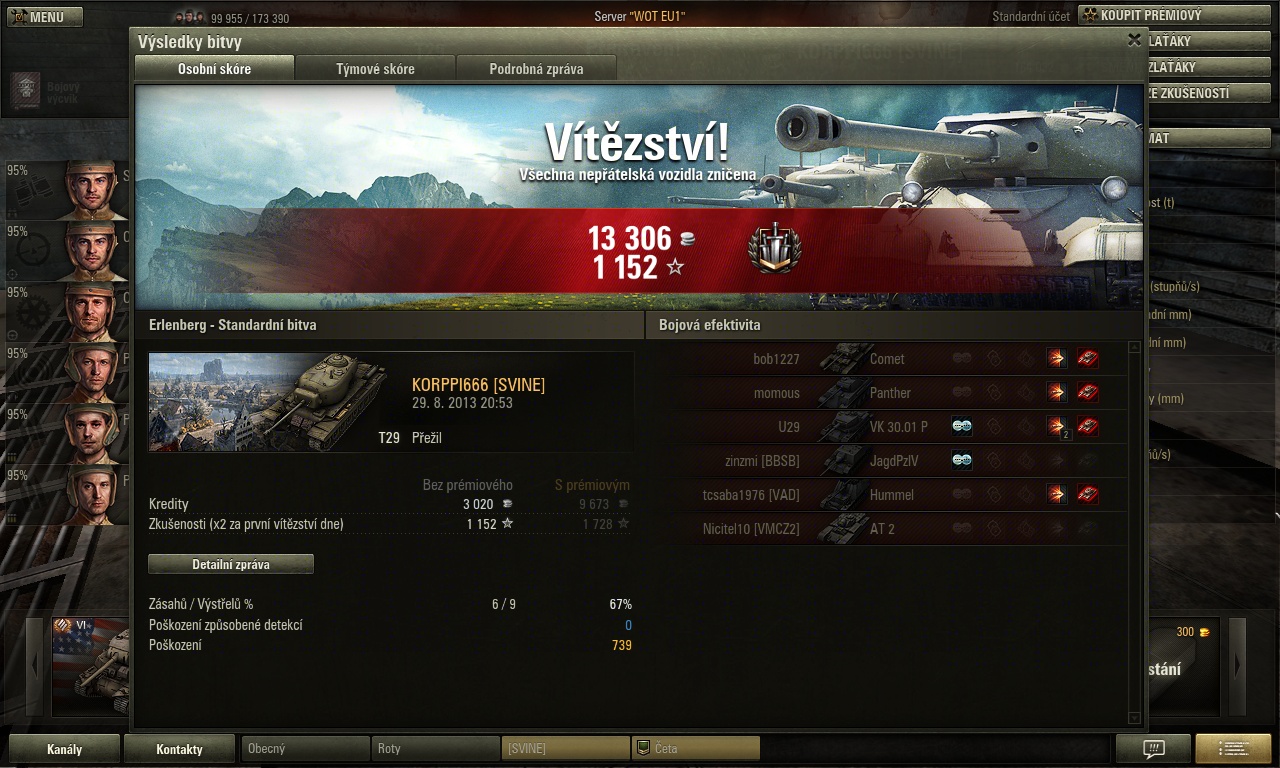Open the notifications list button
The width and height of the screenshot is (1280, 768).
[x=1232, y=749]
